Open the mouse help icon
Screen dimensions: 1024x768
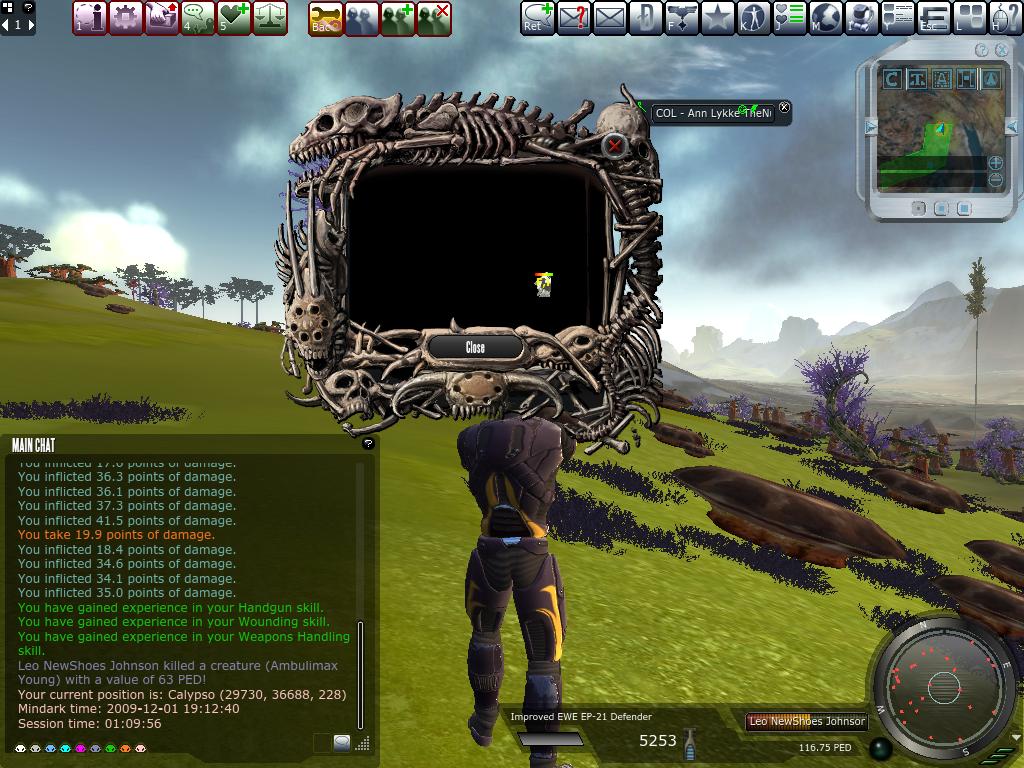[x=1006, y=17]
